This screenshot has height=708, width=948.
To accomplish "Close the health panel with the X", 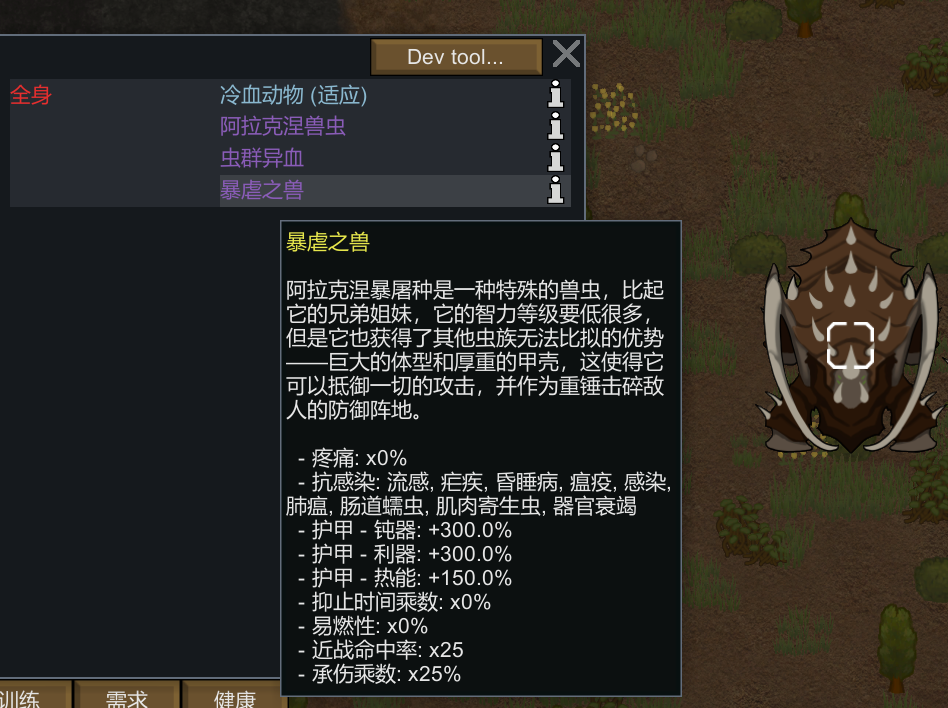I will coord(566,55).
